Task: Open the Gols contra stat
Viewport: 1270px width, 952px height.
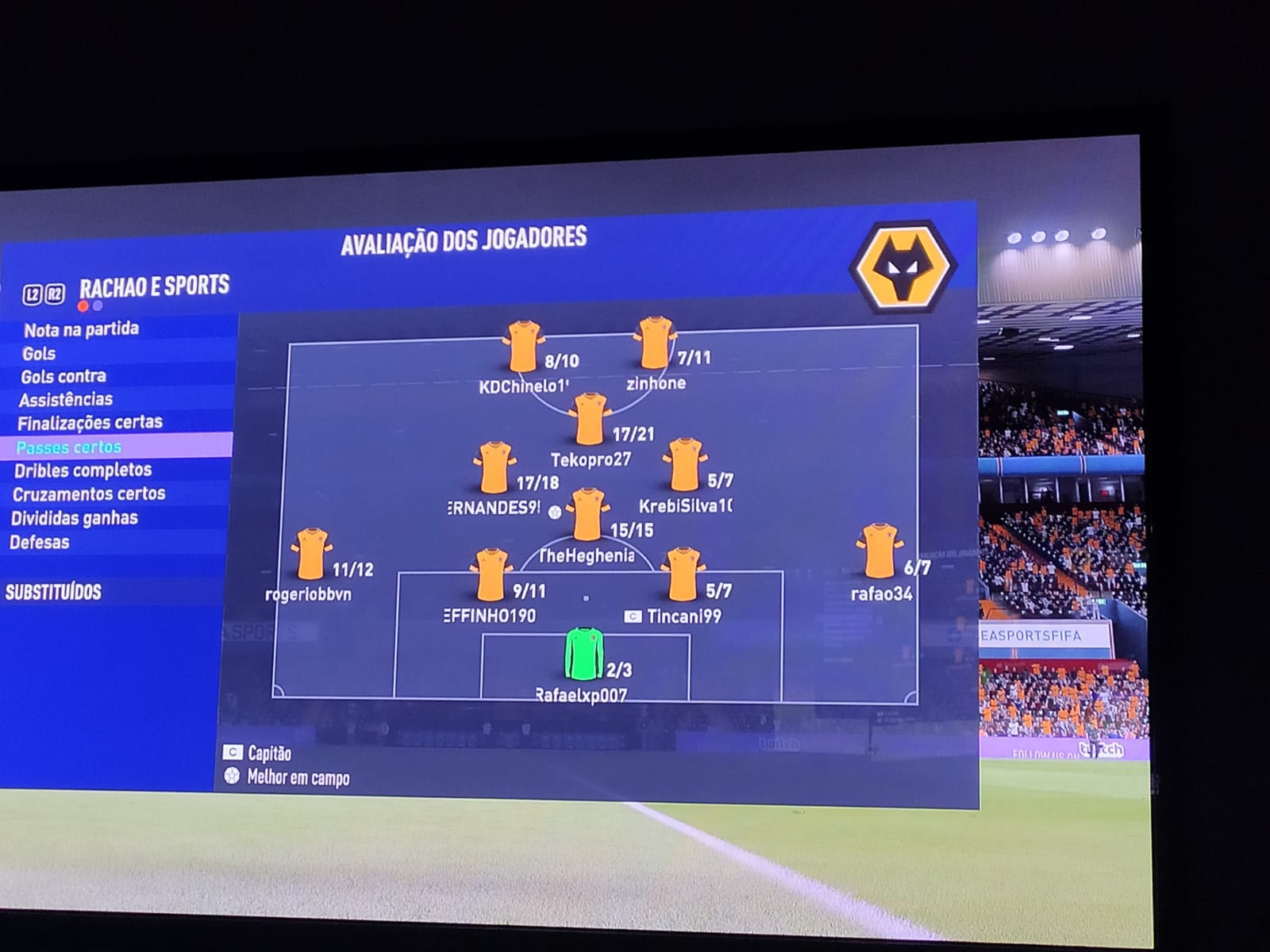Action: 63,376
